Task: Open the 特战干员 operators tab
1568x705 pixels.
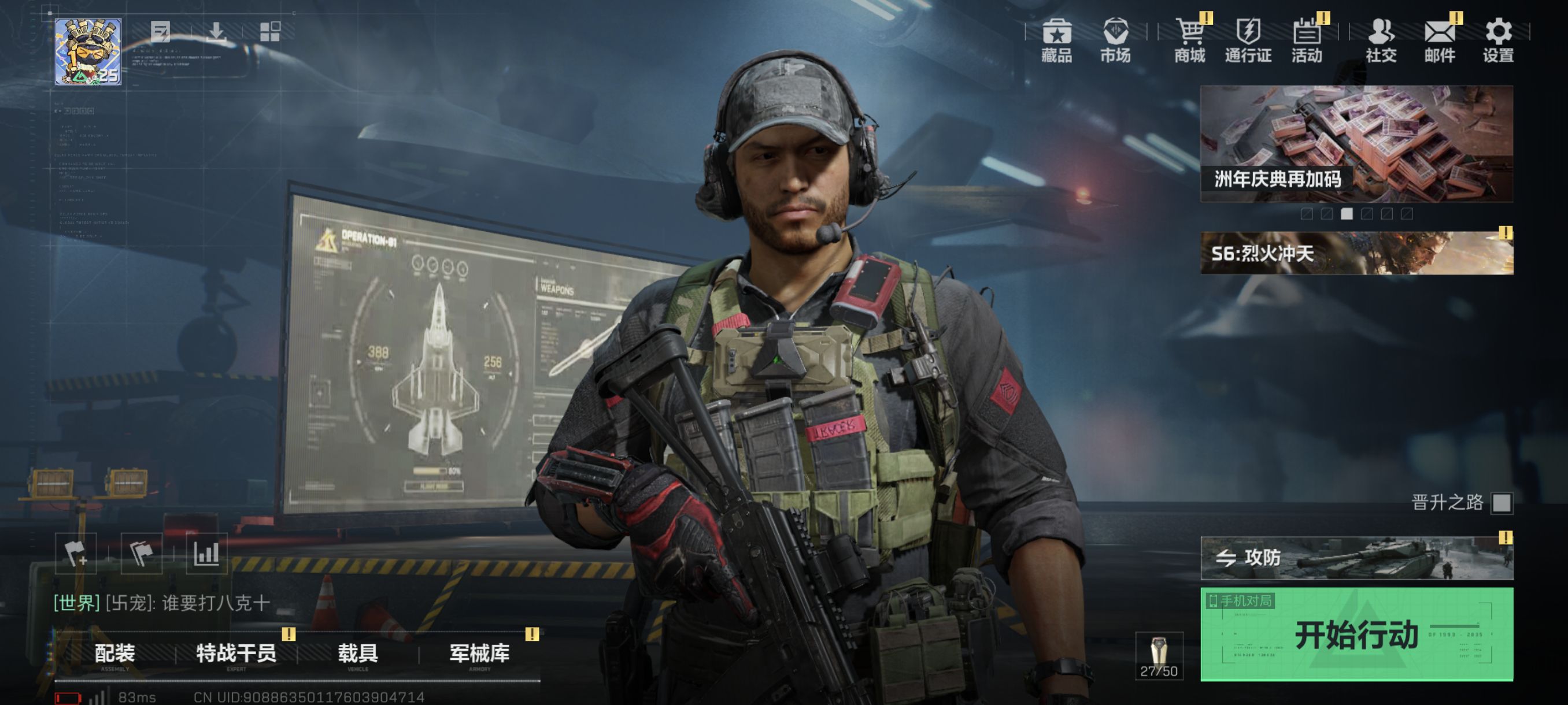Action: pyautogui.click(x=236, y=654)
